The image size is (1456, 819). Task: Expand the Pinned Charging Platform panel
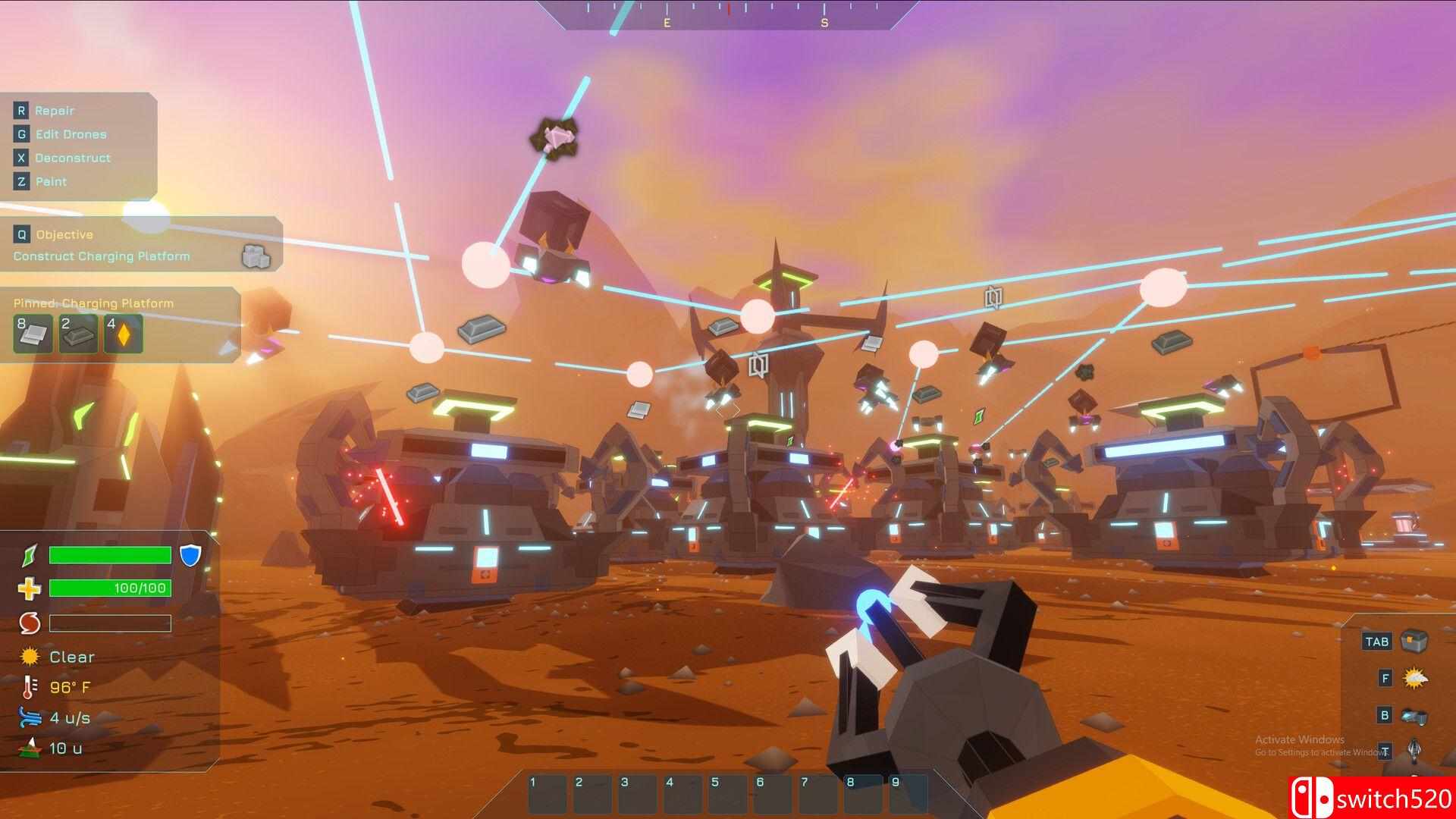pos(93,303)
